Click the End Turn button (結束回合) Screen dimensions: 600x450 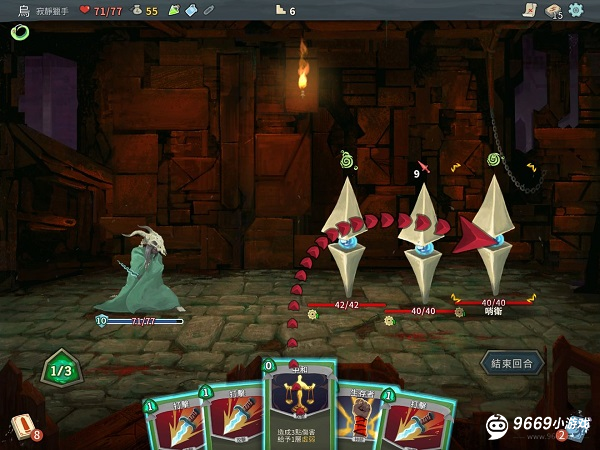tap(513, 361)
